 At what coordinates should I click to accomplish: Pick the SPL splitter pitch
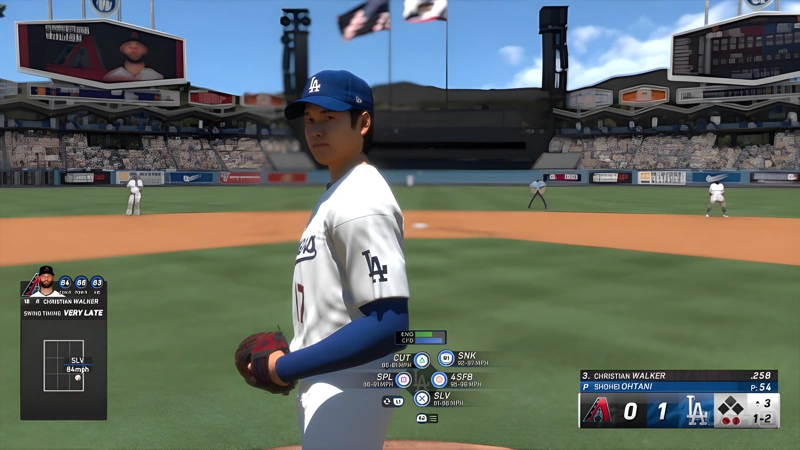coord(403,380)
